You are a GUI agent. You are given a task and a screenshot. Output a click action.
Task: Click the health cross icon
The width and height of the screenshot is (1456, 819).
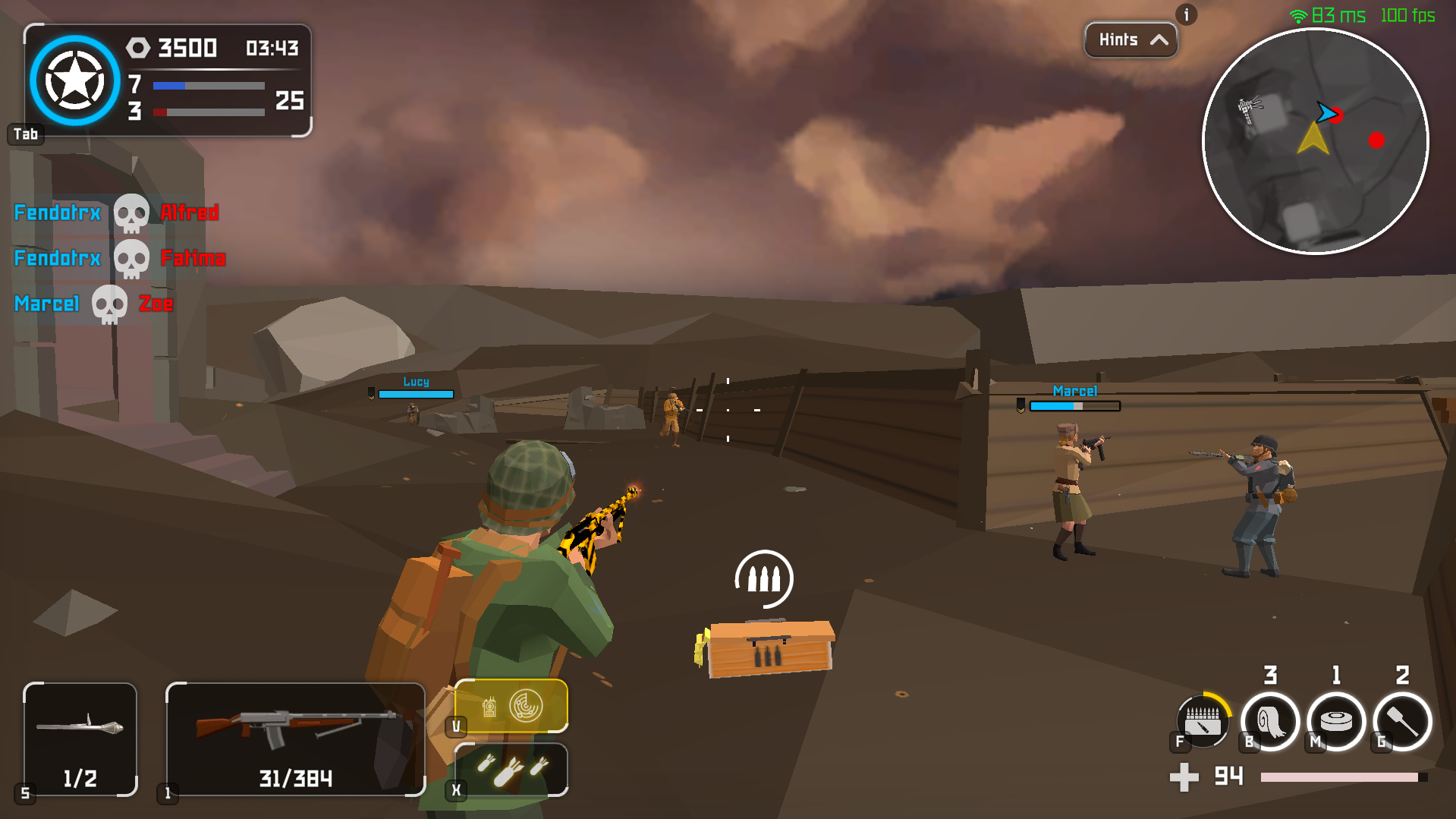pos(1185,776)
